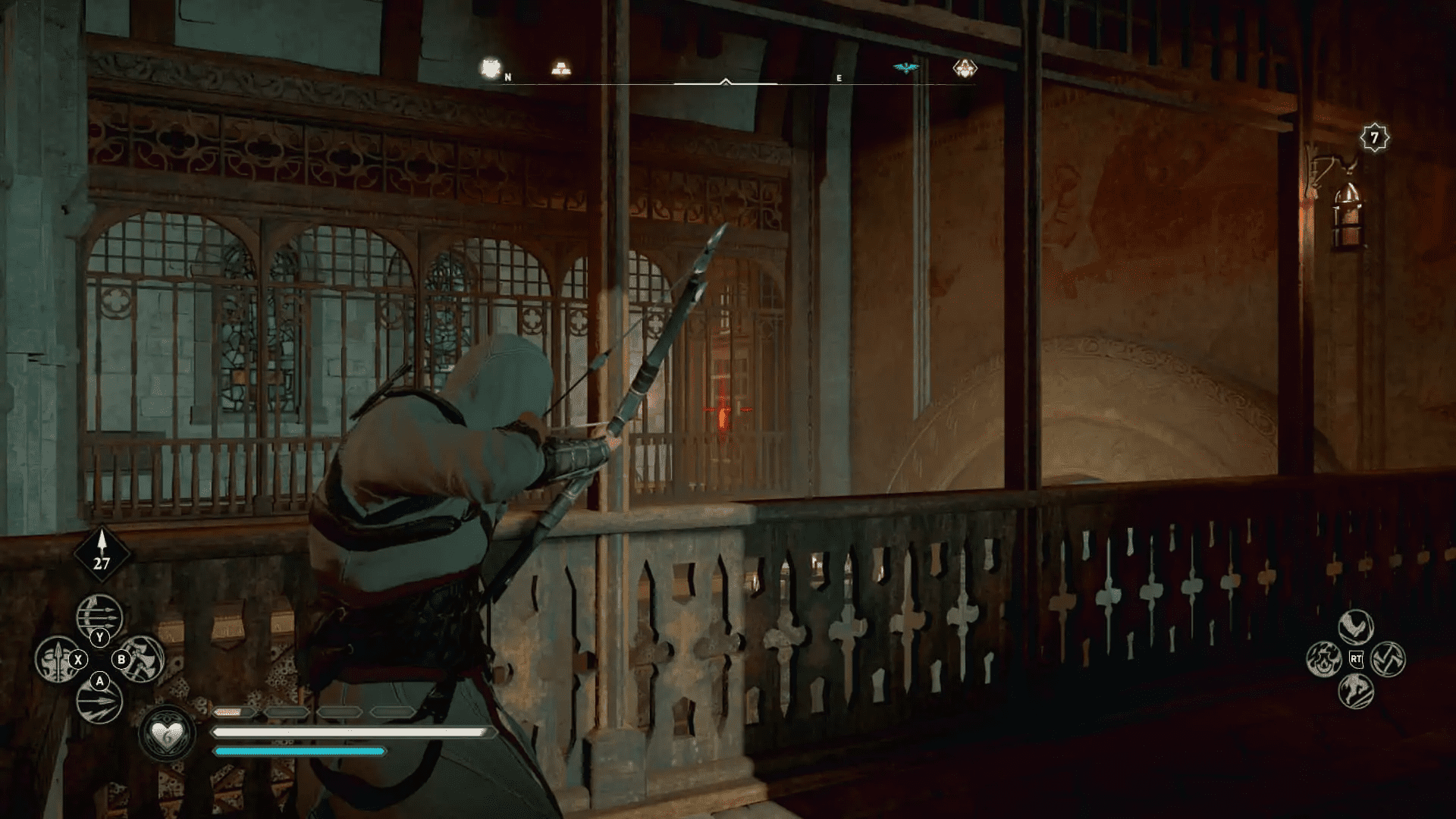Click the compass heading chevron arrow
Viewport: 1456px width, 819px height.
click(726, 81)
